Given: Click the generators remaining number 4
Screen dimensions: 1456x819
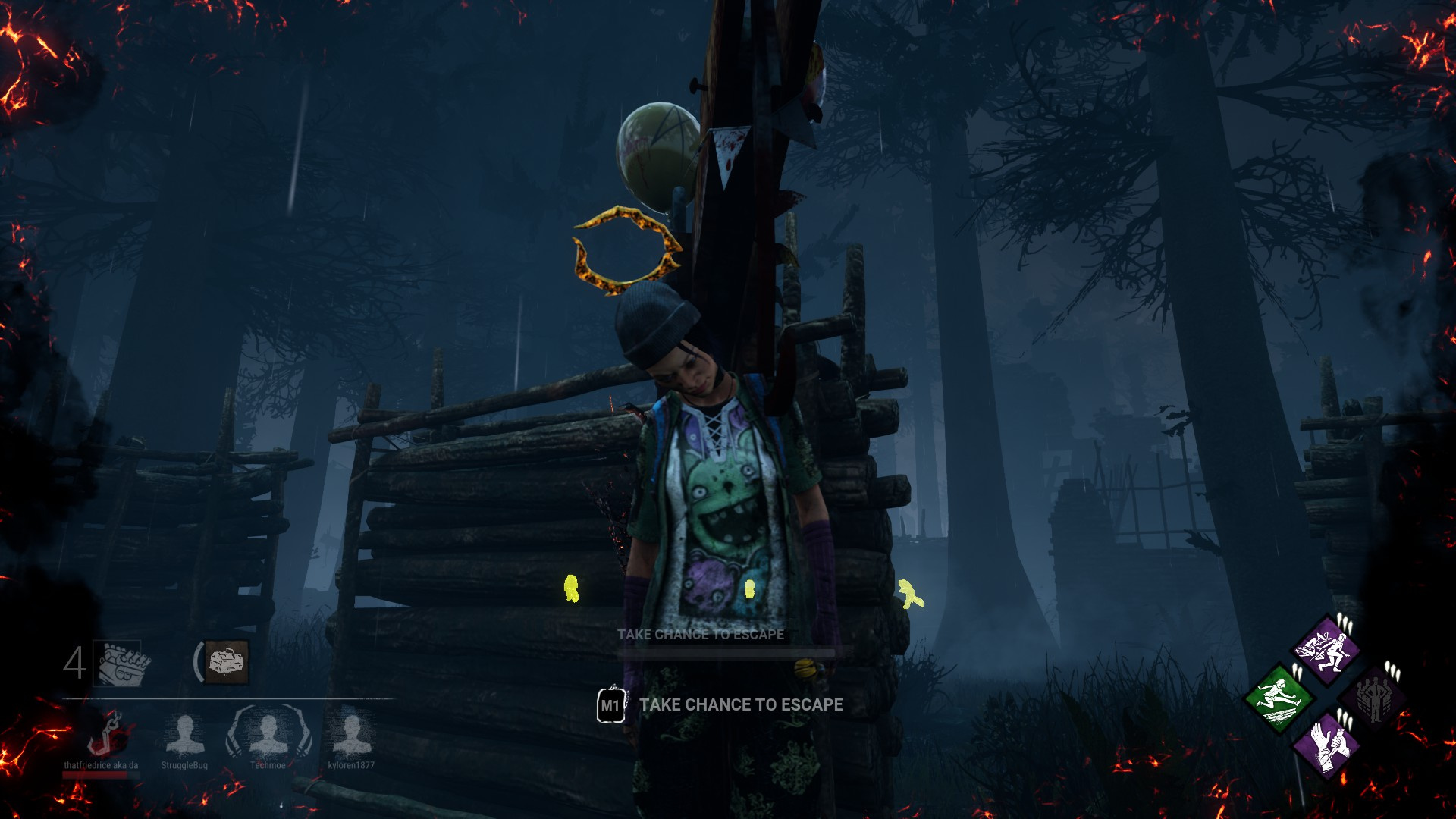Looking at the screenshot, I should pos(74,661).
